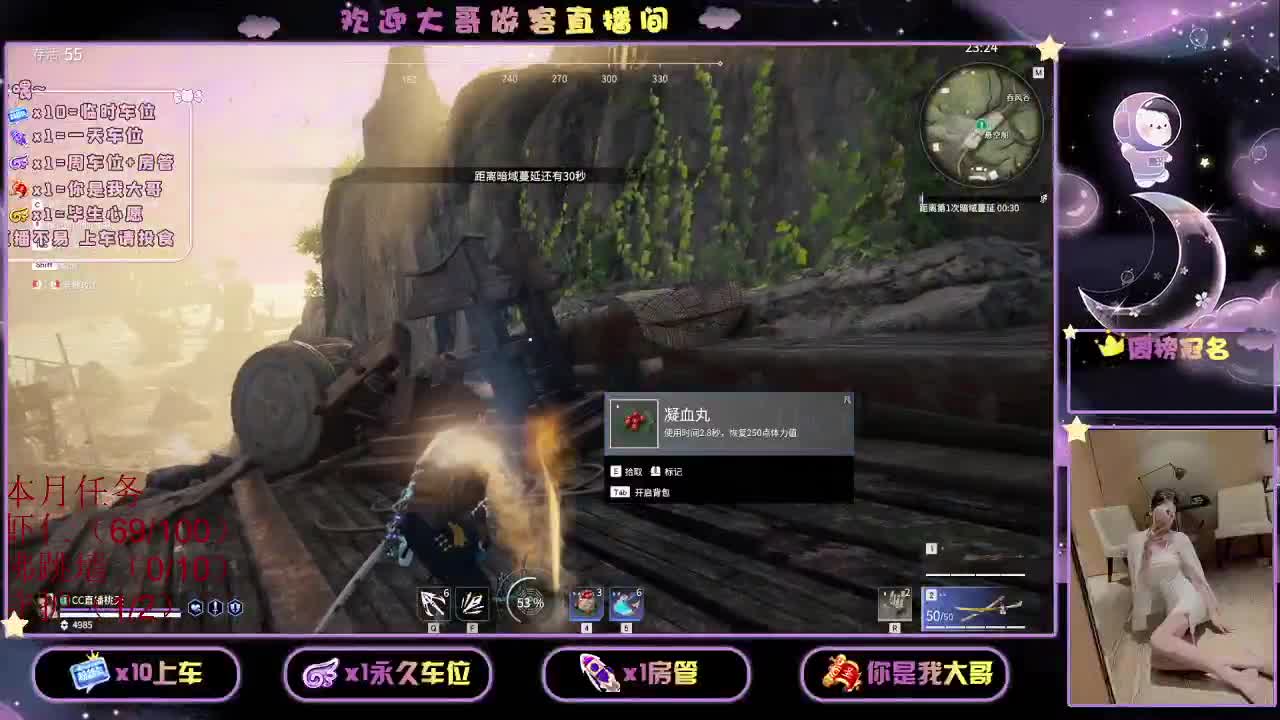The height and width of the screenshot is (720, 1280).
Task: Use the meat consumable in slot 4
Action: (x=586, y=604)
